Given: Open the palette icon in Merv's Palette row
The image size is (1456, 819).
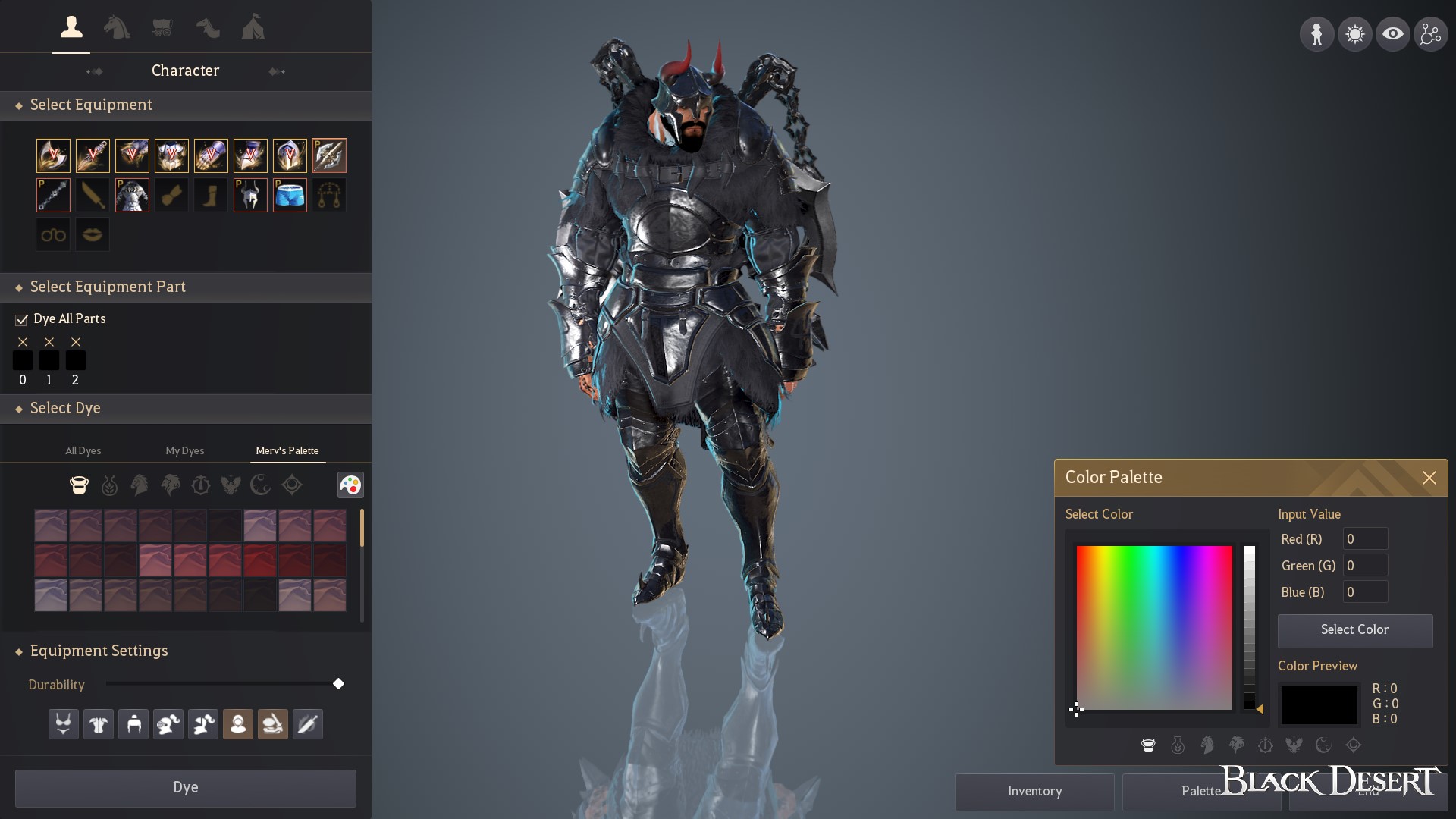Looking at the screenshot, I should pos(350,485).
